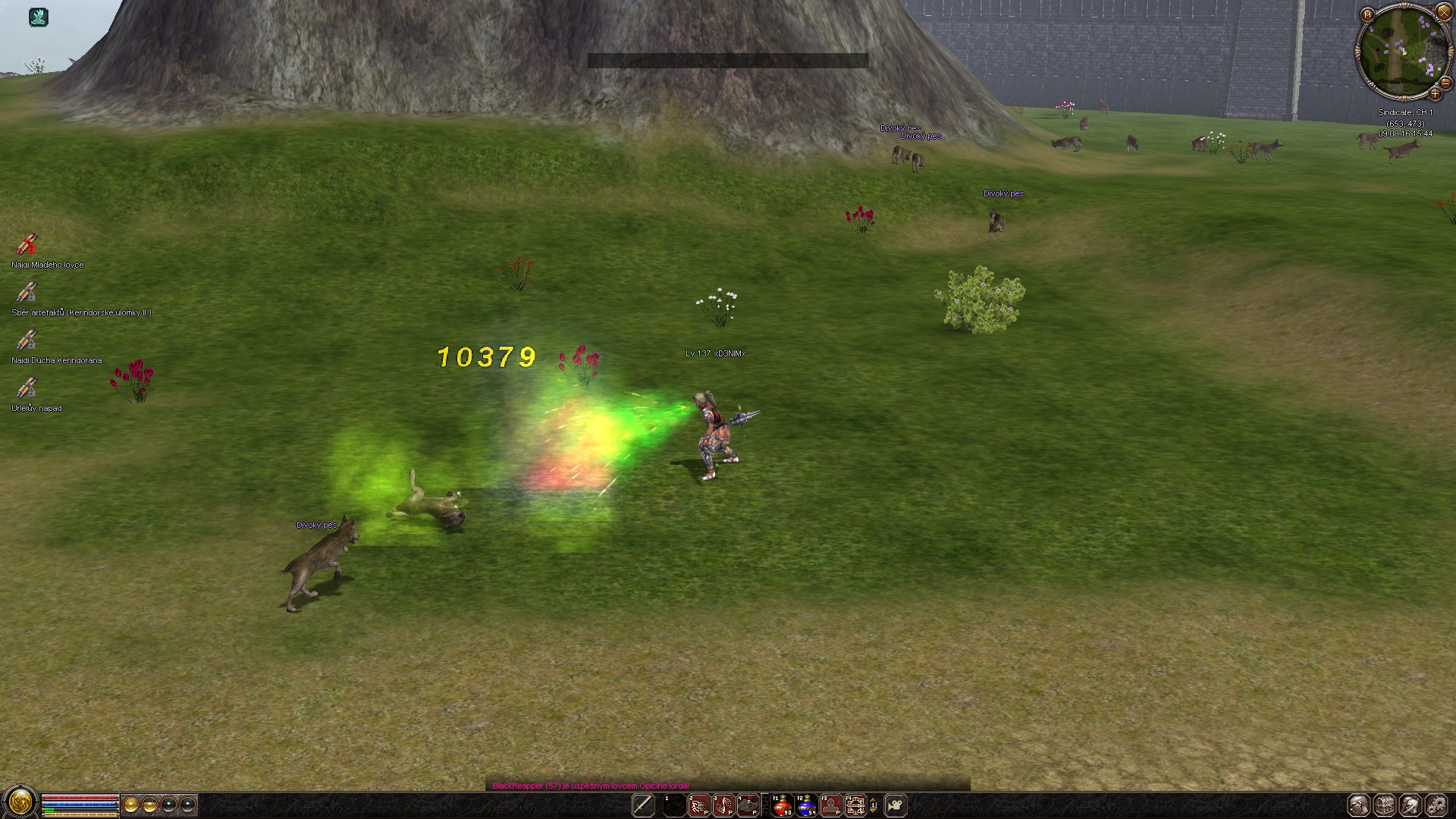This screenshot has height=819, width=1456.
Task: Zoom out the minimap with the minus button
Action: 1445,84
